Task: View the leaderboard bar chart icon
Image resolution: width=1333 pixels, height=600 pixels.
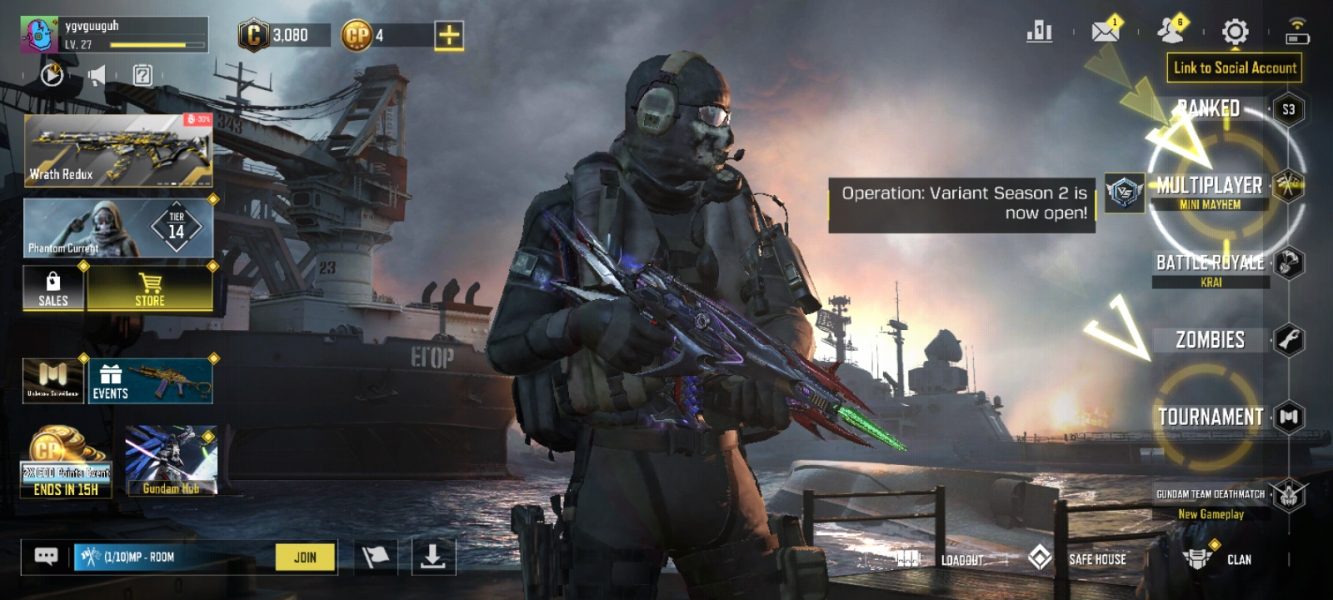Action: 1039,32
